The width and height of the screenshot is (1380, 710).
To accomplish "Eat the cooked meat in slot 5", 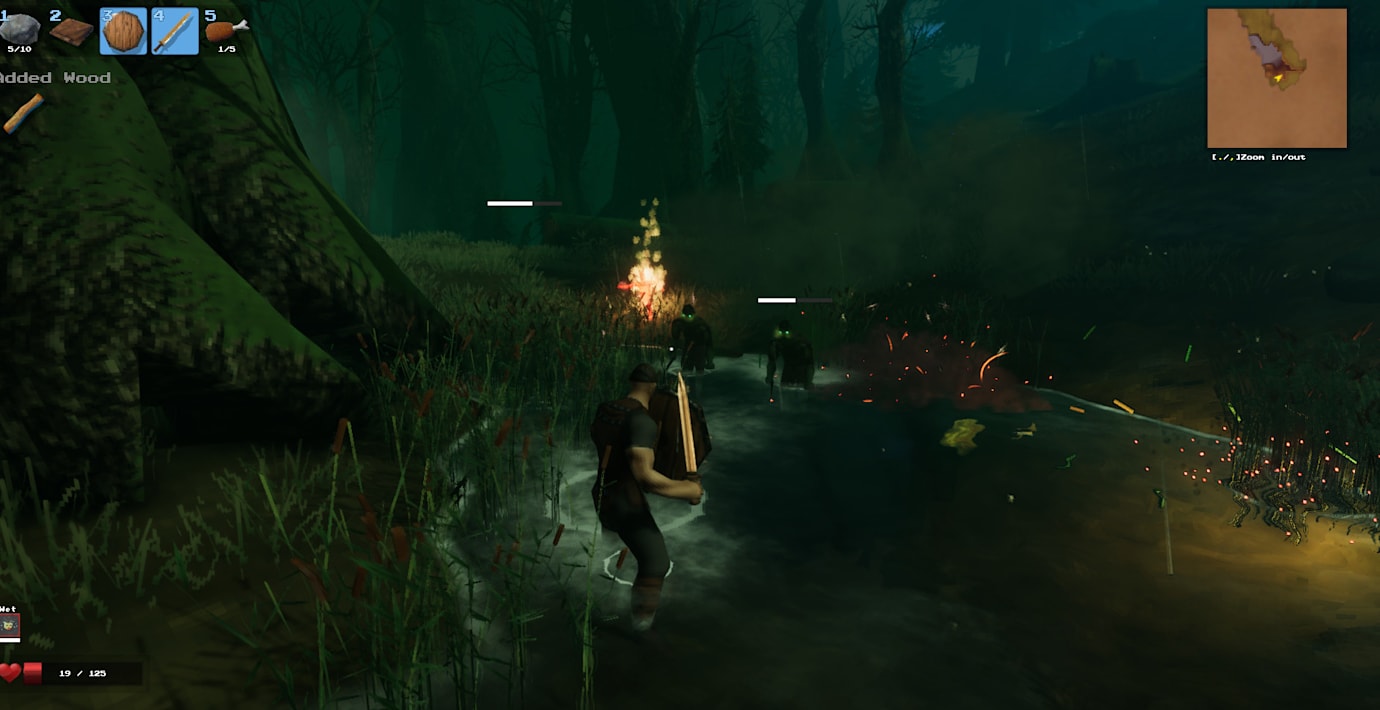I will pos(225,30).
